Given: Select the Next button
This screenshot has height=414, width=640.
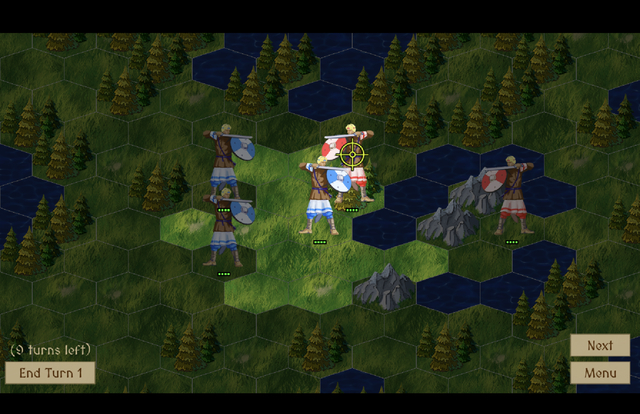Looking at the screenshot, I should [x=600, y=346].
